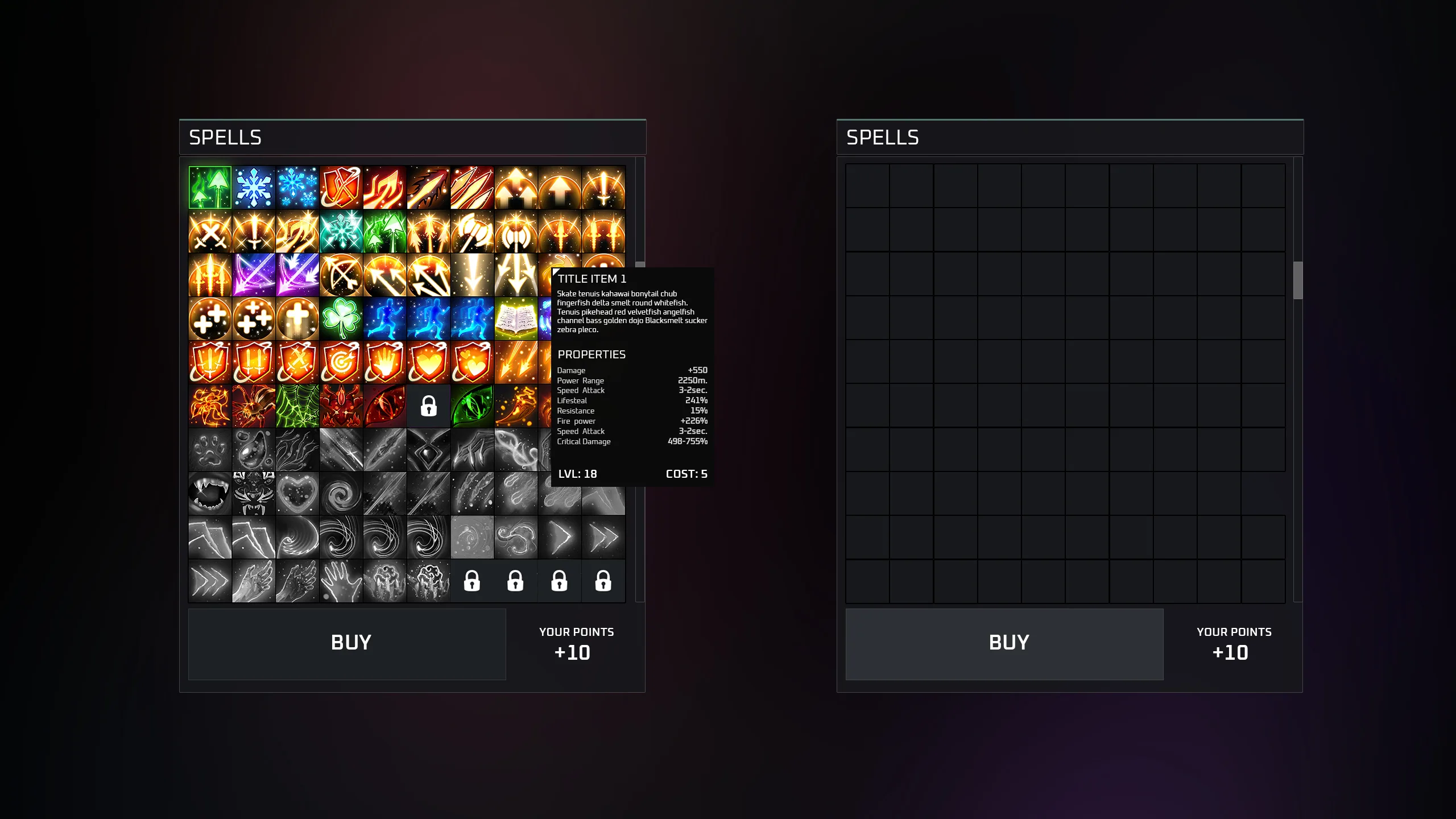Select the shield with target bullseye
This screenshot has width=1456, height=819.
pos(341,362)
